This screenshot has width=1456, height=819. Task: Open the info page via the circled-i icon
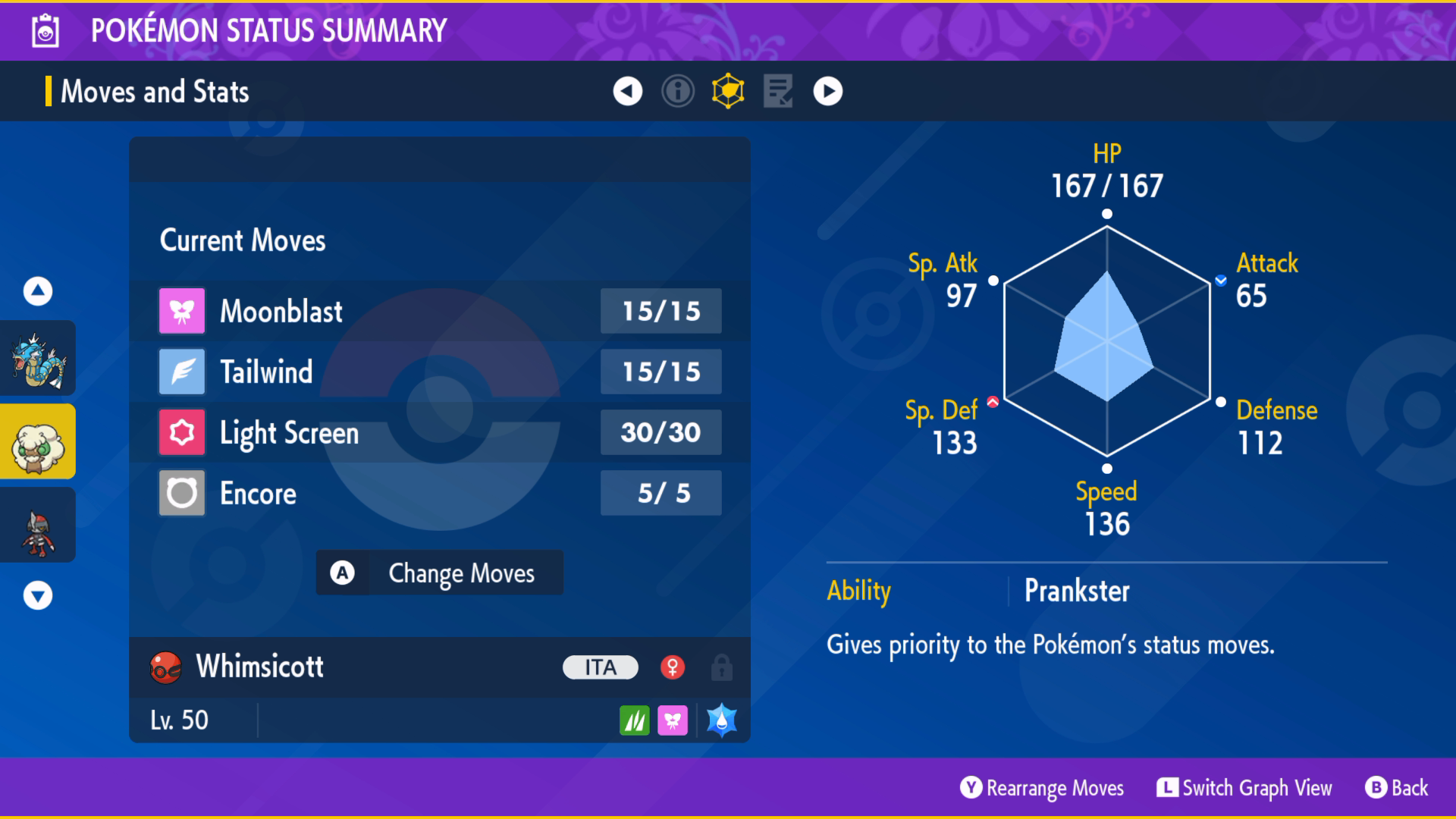[677, 91]
